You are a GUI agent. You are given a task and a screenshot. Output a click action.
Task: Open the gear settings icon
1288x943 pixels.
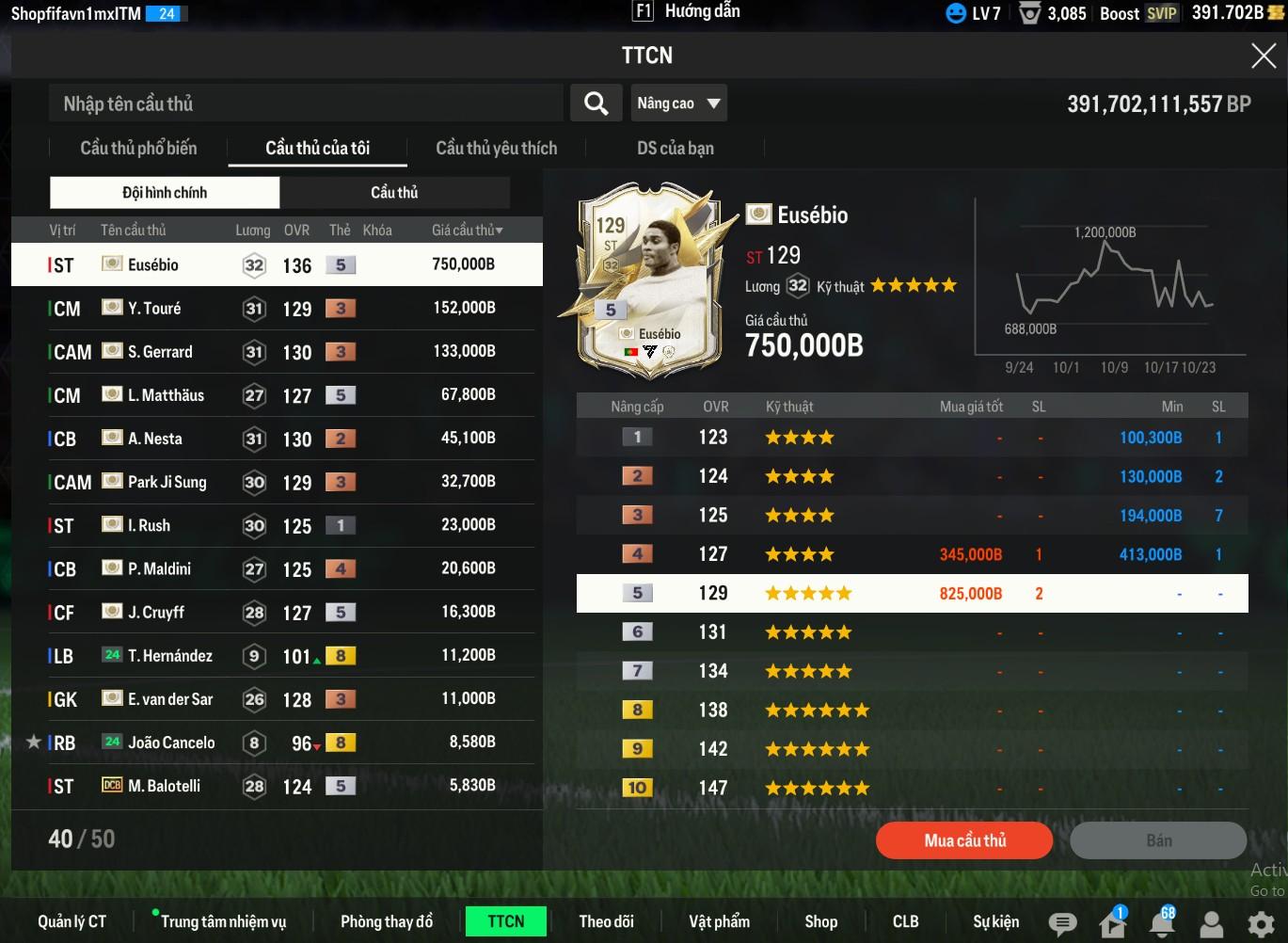coord(1261,923)
